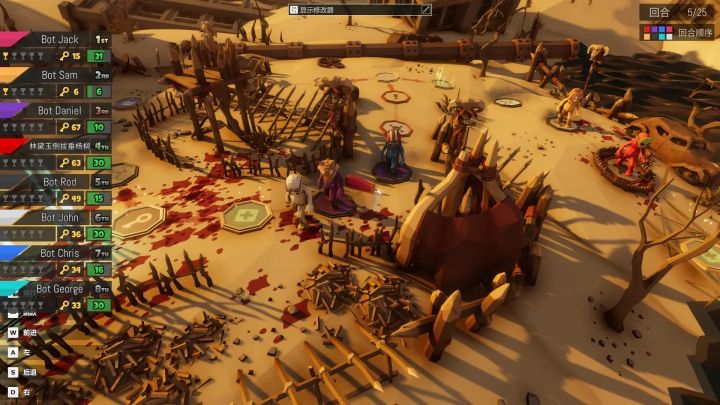Show the 回合顺序 turn order panel
Image resolution: width=720 pixels, height=405 pixels.
coord(678,32)
